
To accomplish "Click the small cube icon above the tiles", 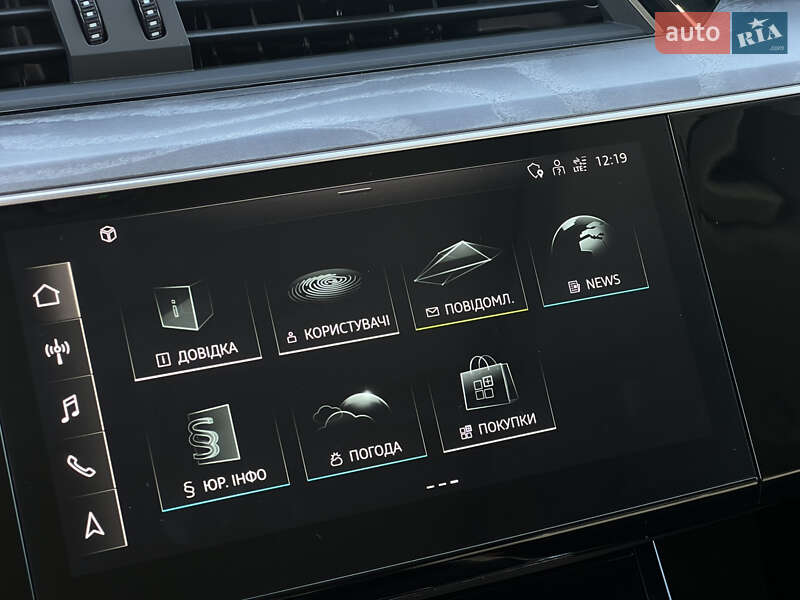I will pyautogui.click(x=108, y=234).
